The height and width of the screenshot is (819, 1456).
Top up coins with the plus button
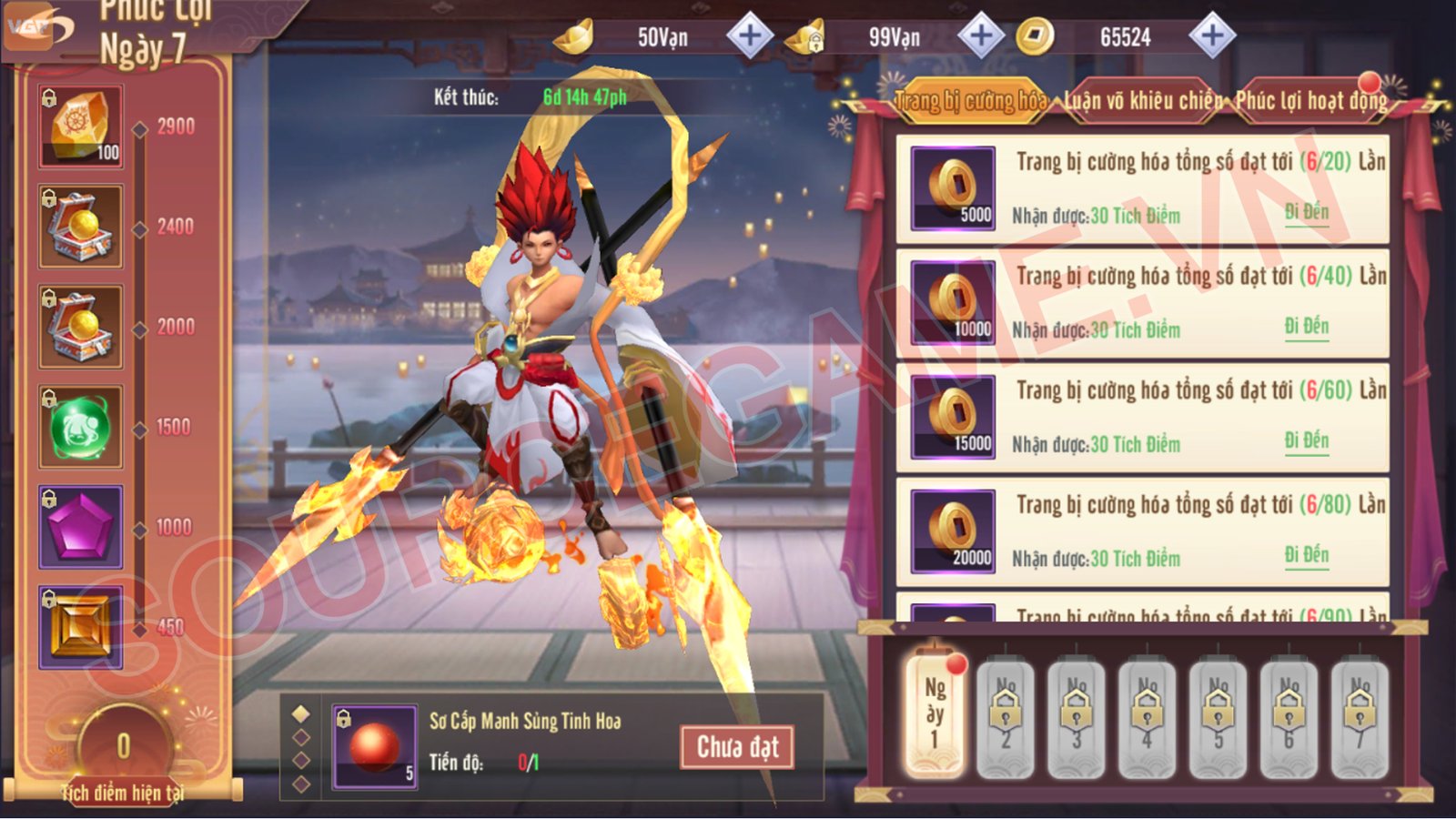point(1211,36)
